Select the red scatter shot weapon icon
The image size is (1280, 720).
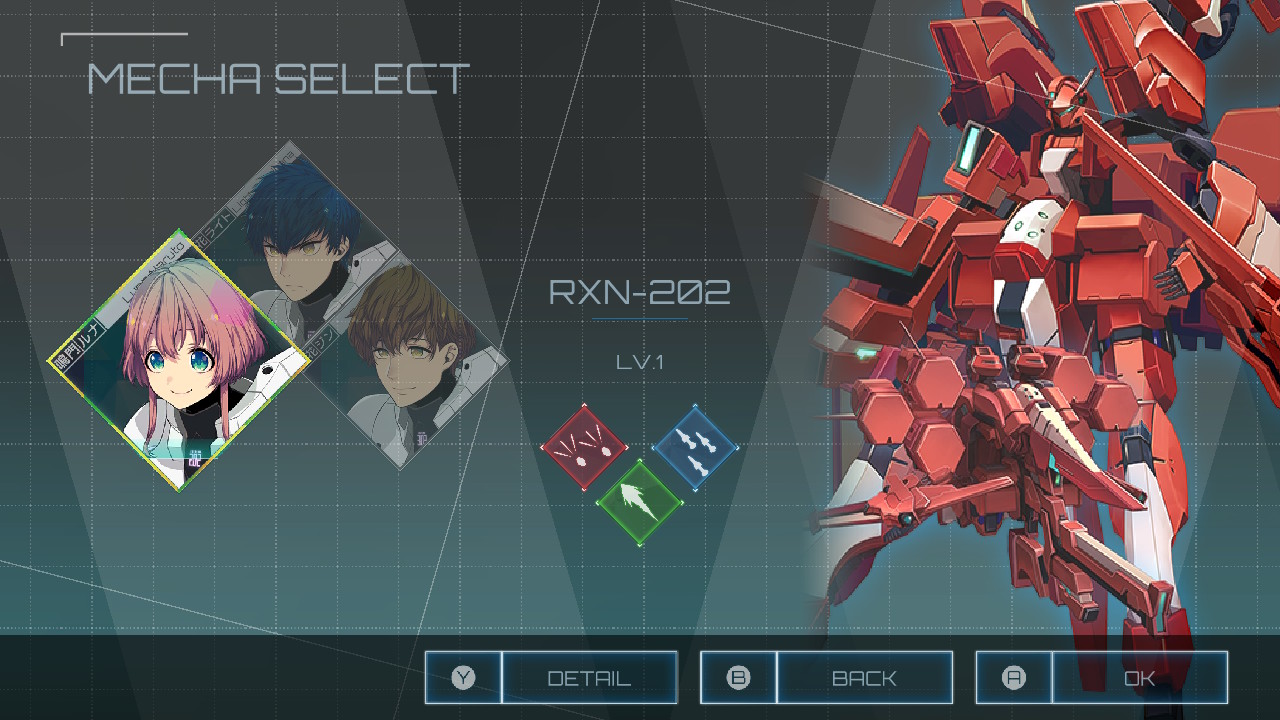coord(584,447)
